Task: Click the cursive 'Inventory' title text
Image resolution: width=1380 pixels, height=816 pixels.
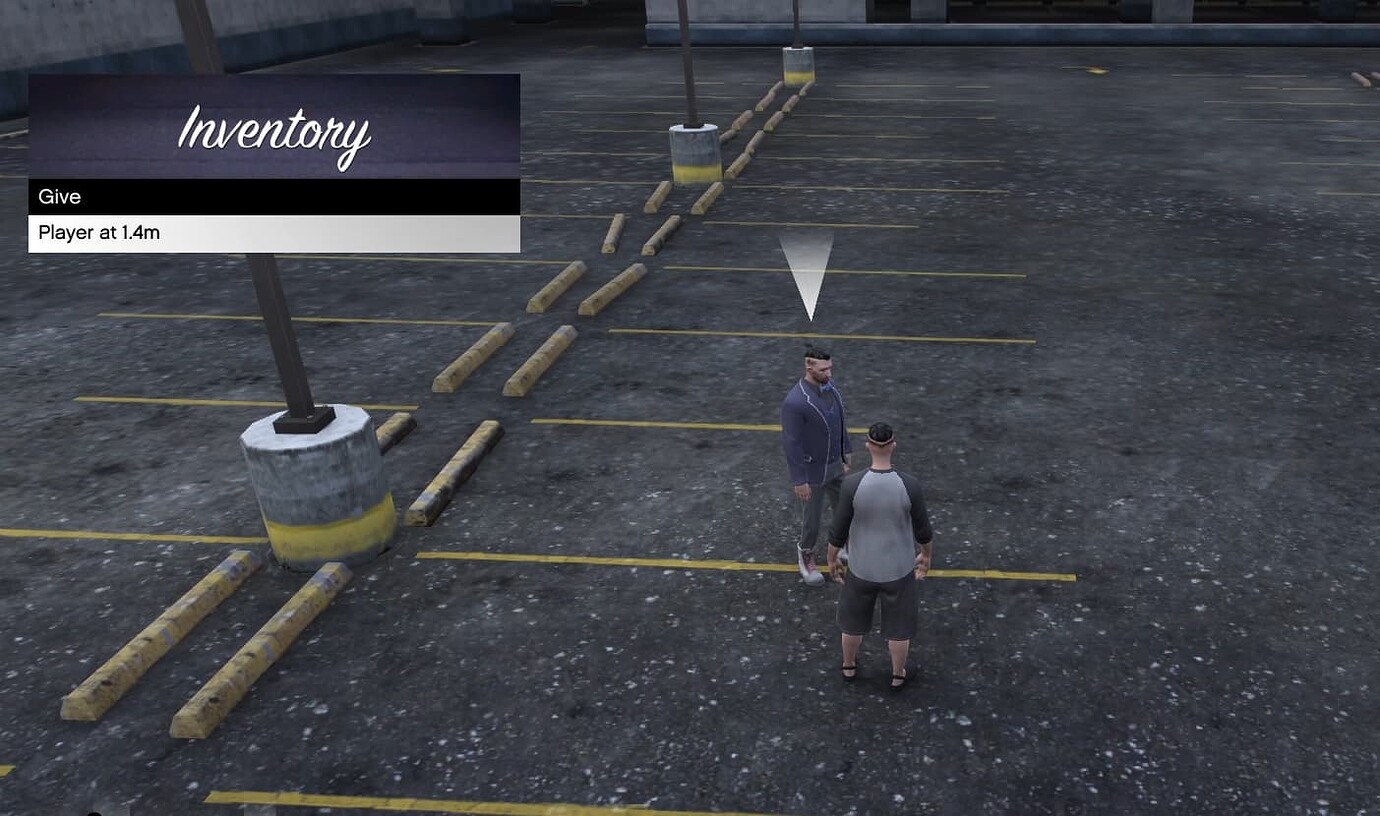Action: (275, 133)
